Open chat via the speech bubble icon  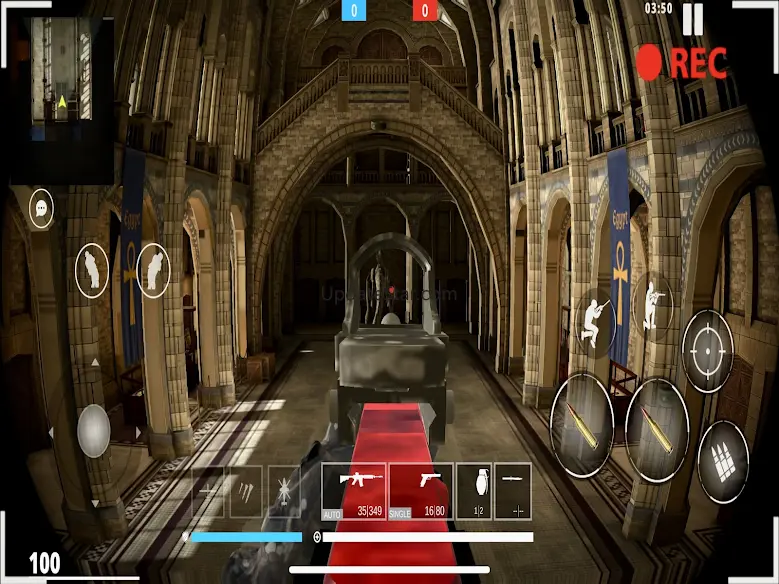(x=41, y=209)
